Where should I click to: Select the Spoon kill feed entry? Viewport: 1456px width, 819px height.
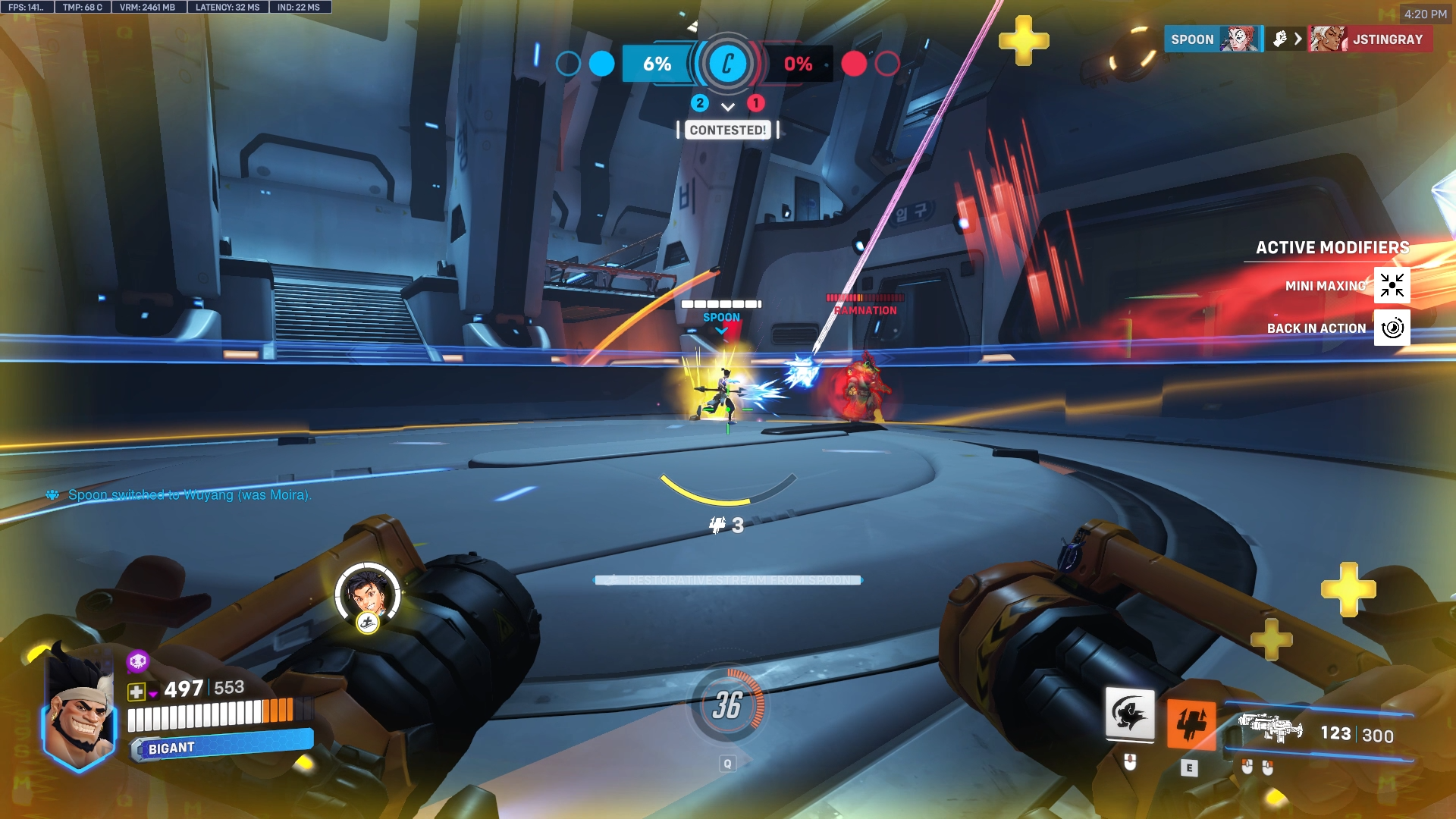tap(1212, 39)
